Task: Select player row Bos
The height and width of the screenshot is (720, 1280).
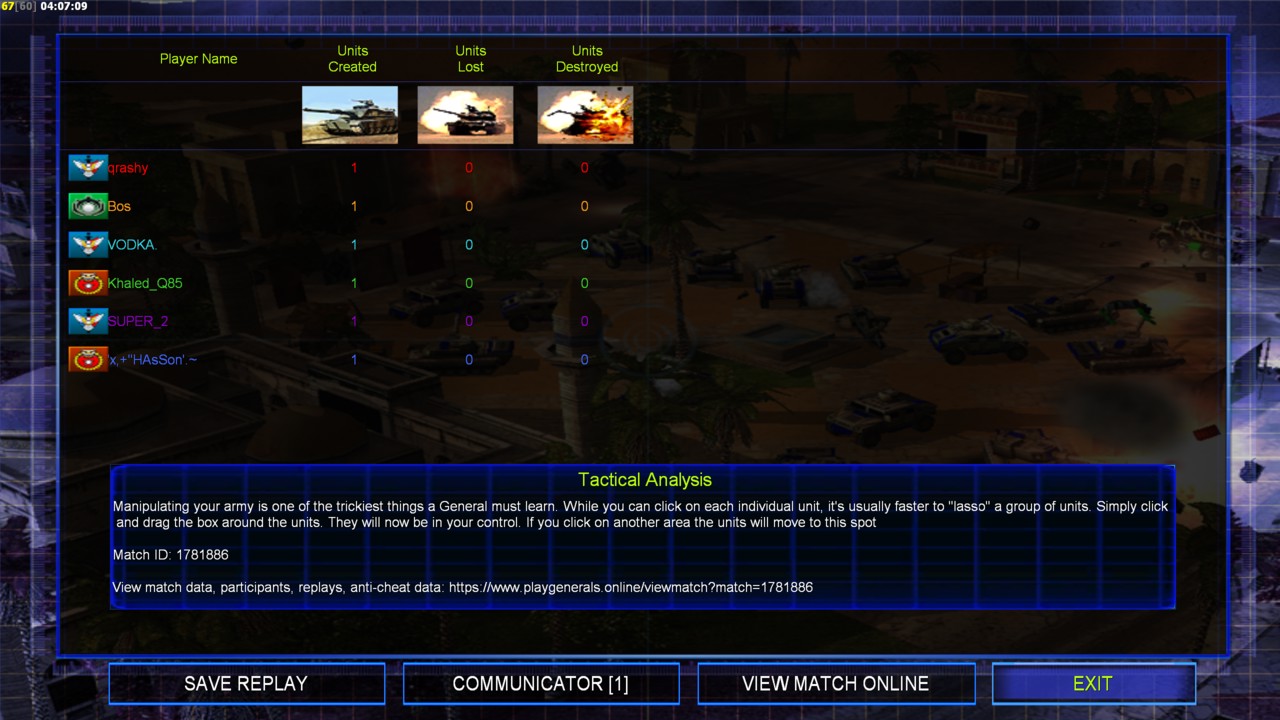Action: click(119, 207)
